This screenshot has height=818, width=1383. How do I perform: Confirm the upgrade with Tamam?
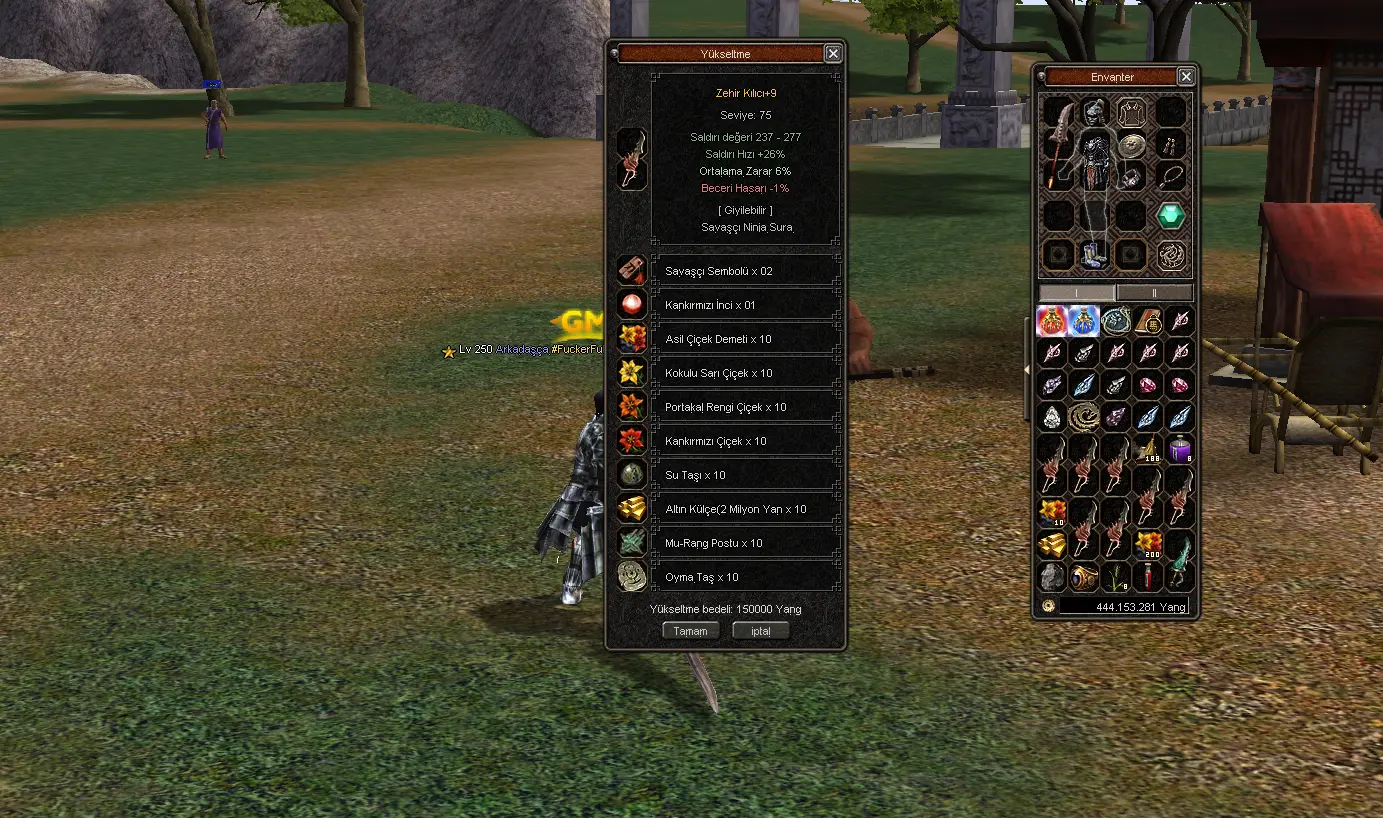[x=690, y=631]
